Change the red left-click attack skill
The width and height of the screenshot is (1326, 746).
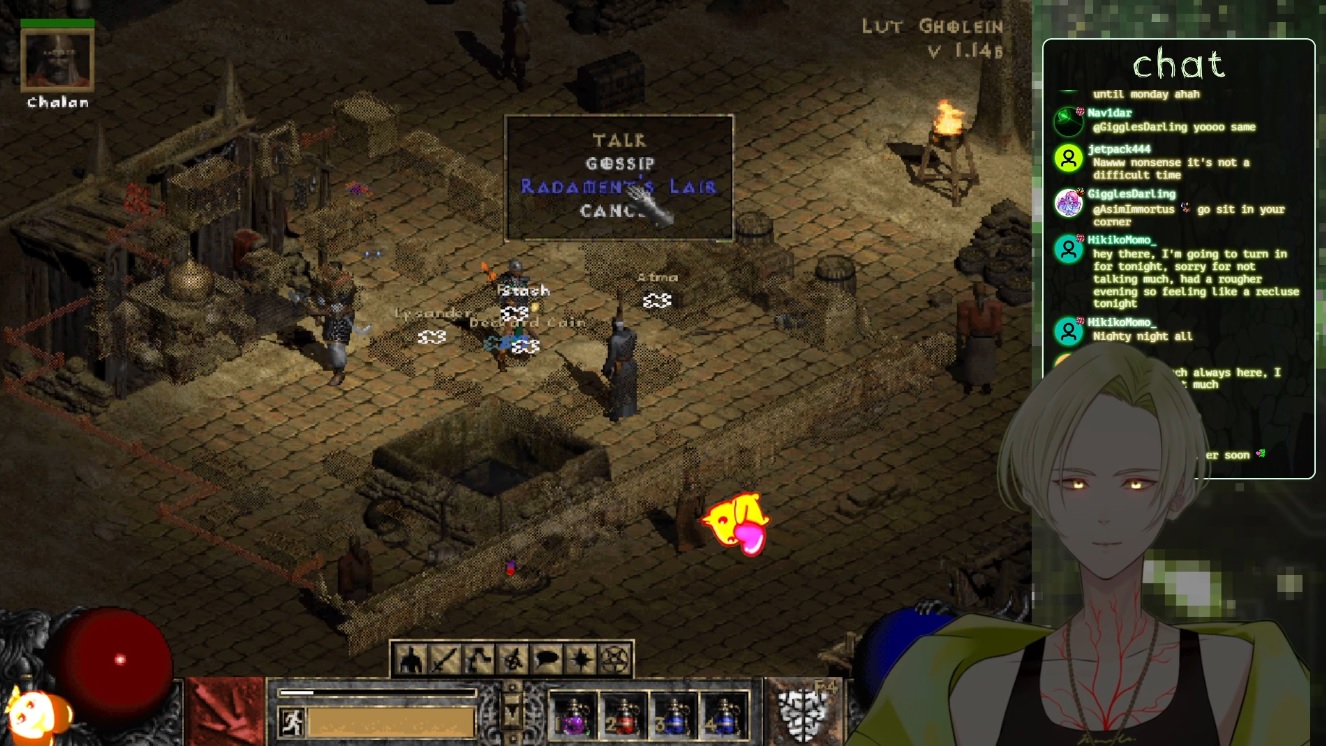click(224, 712)
